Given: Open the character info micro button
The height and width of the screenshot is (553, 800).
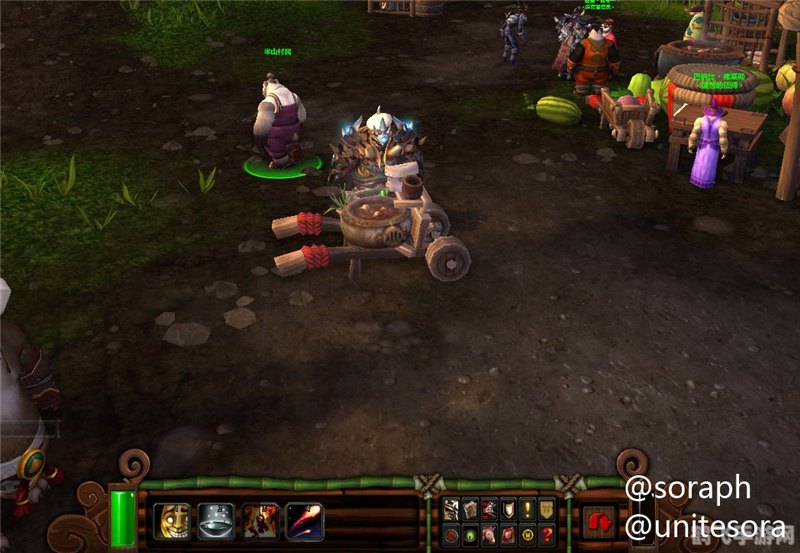Looking at the screenshot, I should (x=452, y=509).
